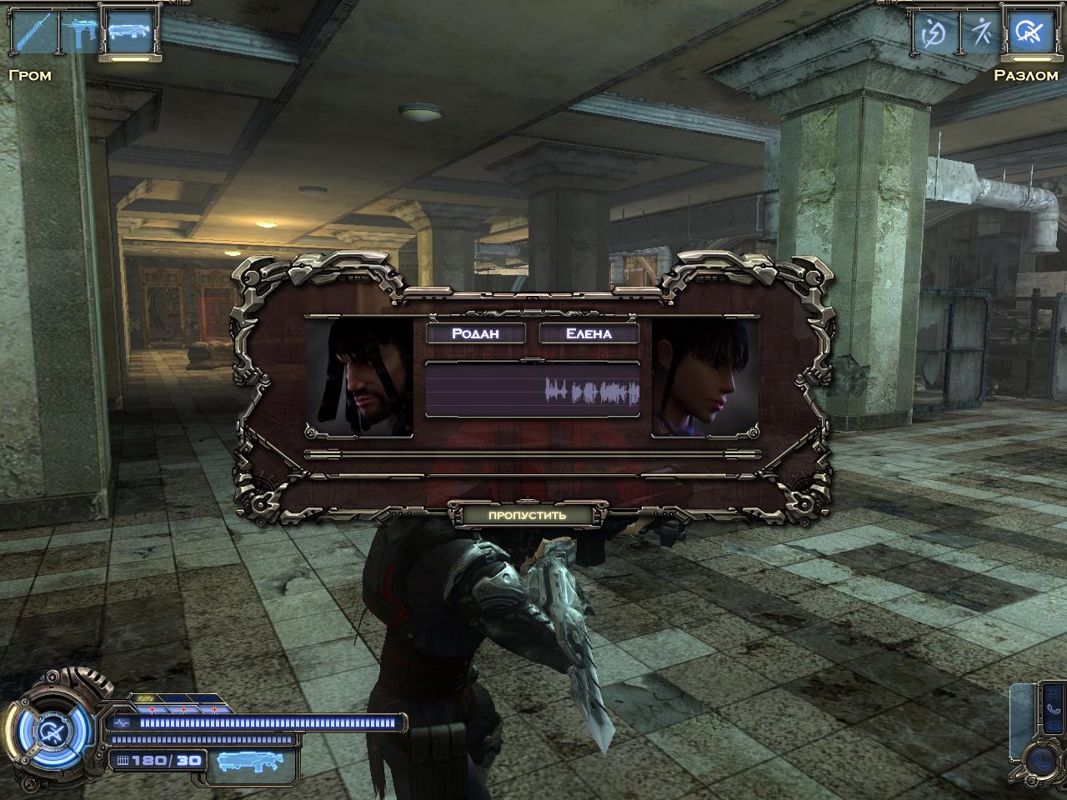Skip the dialogue with the Пропустить button
The height and width of the screenshot is (800, 1067).
tap(527, 515)
